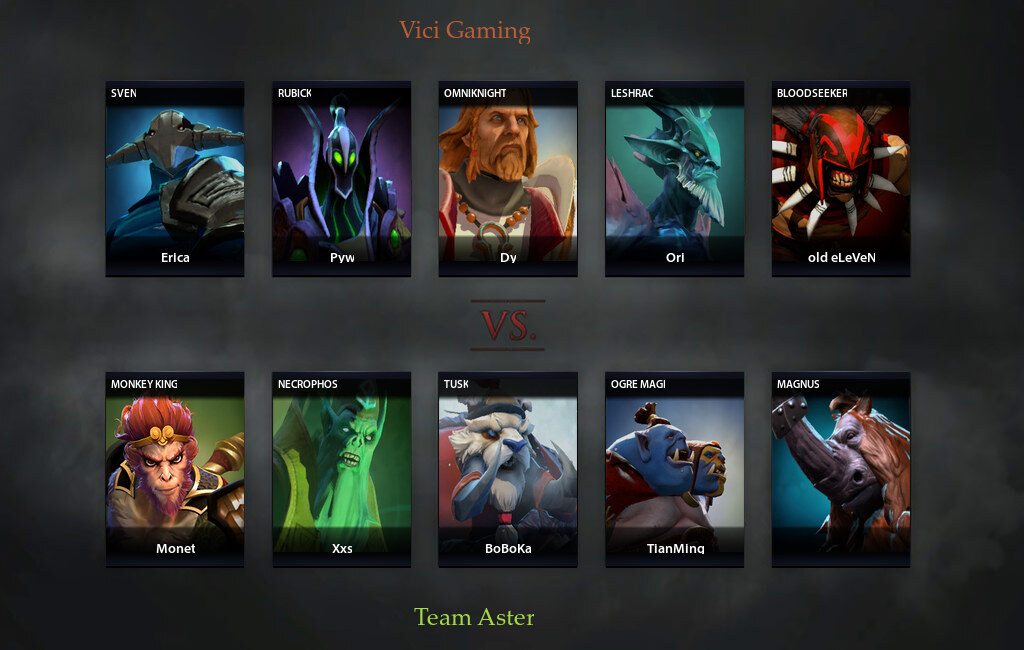The height and width of the screenshot is (650, 1024).
Task: Select the Necrophos card played by Xxs
Action: click(x=342, y=469)
